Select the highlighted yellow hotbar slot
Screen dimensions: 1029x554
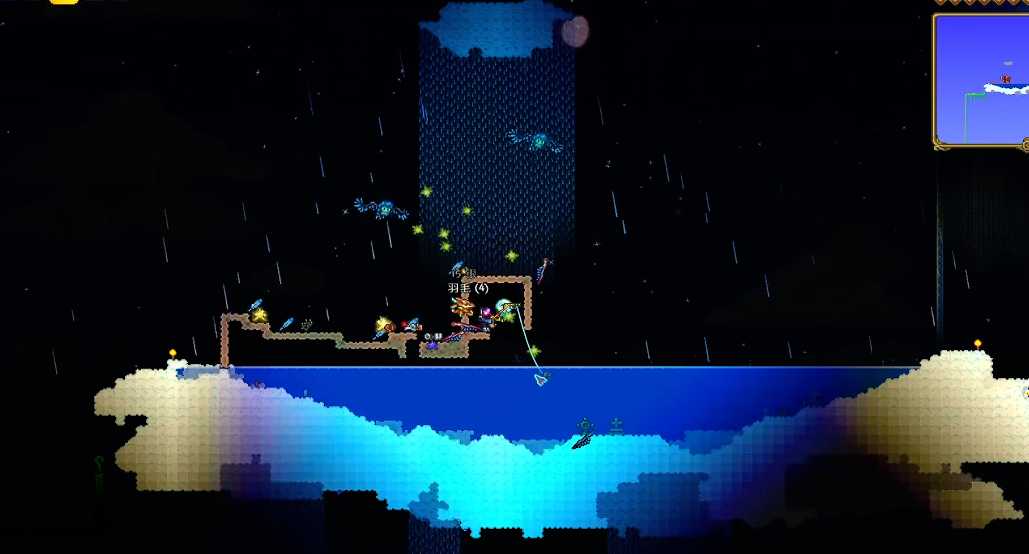tap(64, 1)
